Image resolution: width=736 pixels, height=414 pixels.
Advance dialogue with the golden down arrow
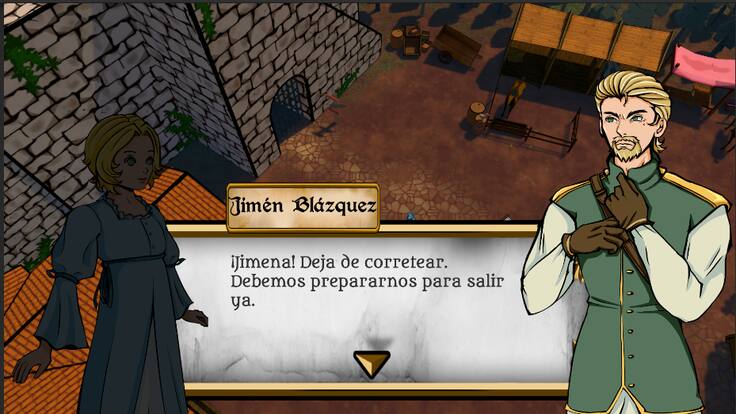pyautogui.click(x=372, y=363)
